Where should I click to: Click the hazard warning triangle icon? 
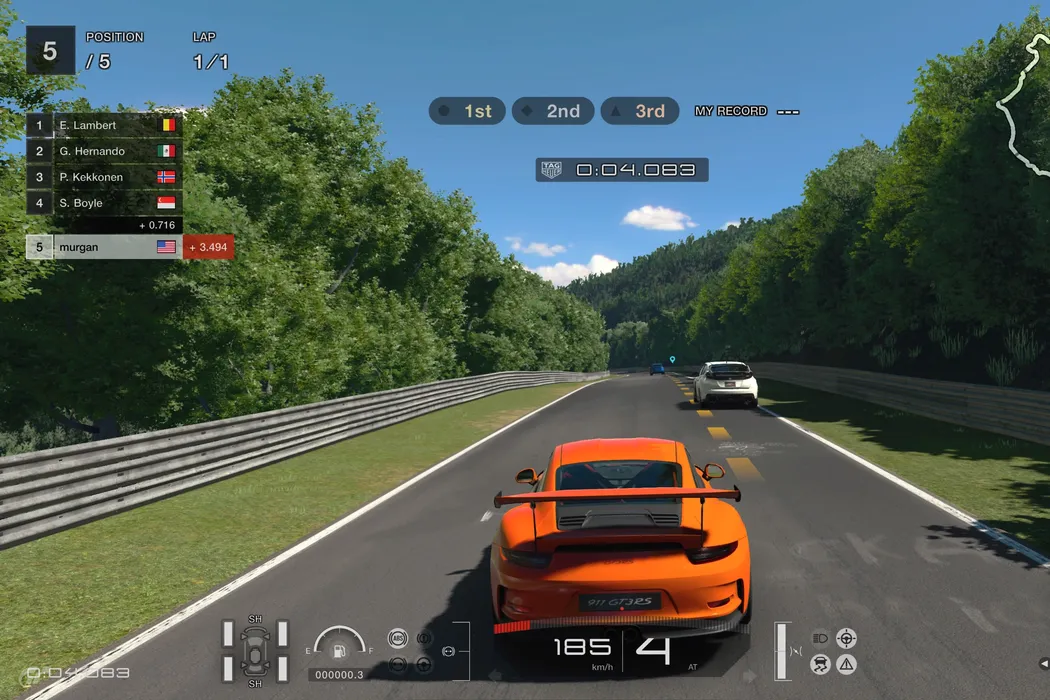(847, 663)
